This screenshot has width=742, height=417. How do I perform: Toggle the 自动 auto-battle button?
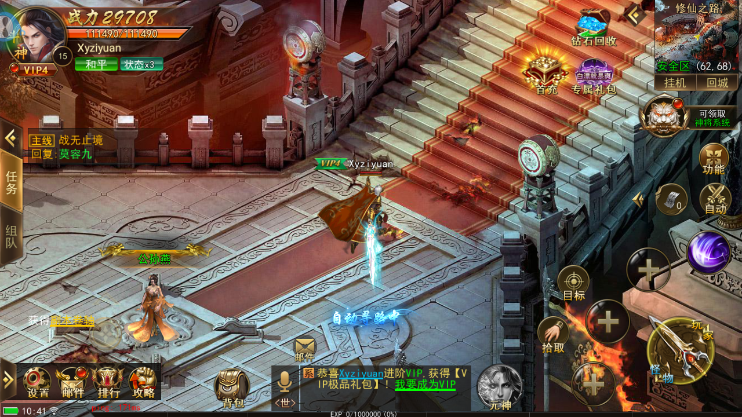pos(714,199)
